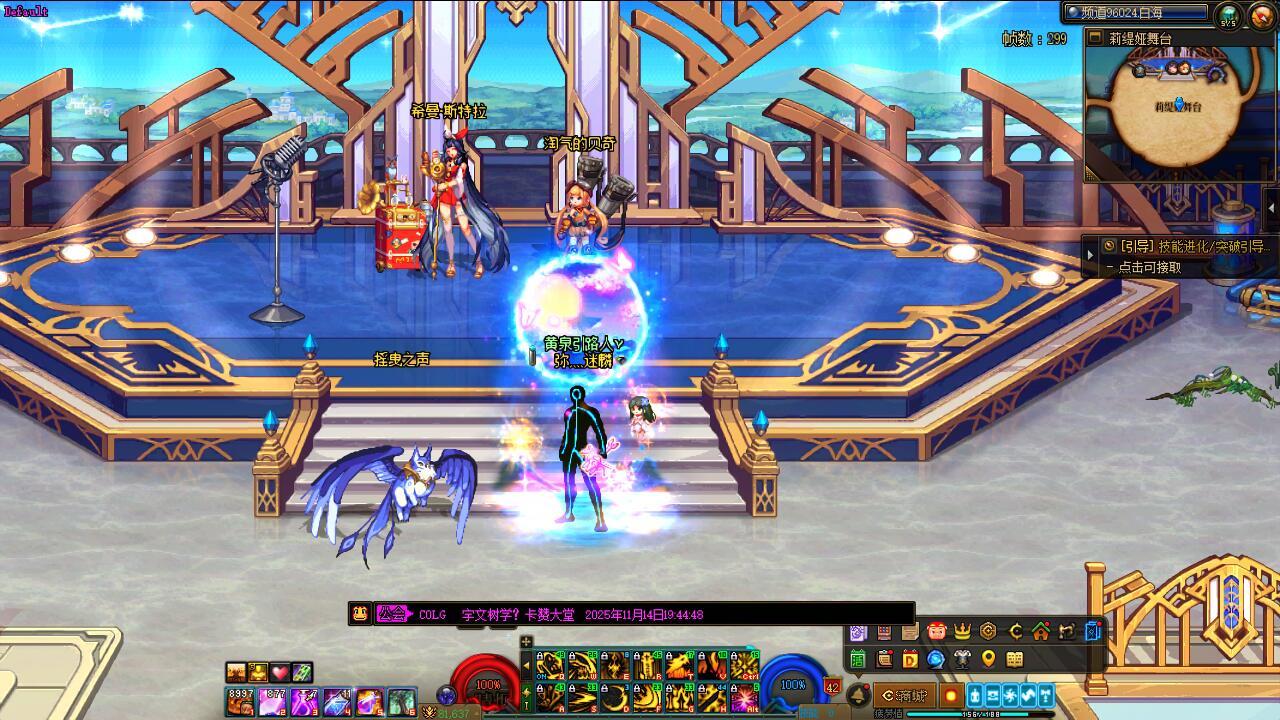Click the notification bell icon
Image resolution: width=1280 pixels, height=720 pixels.
(857, 695)
